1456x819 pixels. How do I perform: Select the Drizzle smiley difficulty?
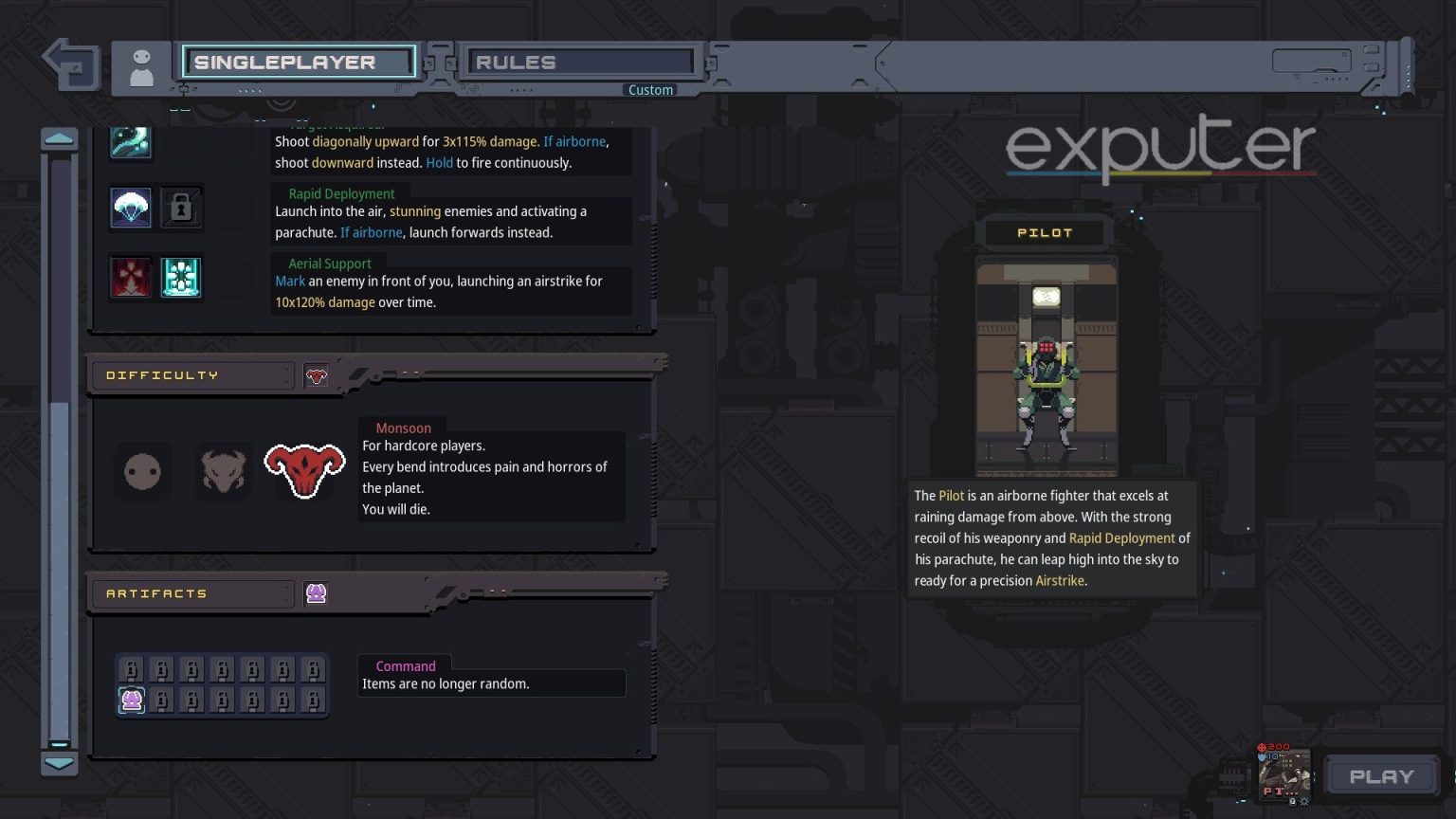[x=141, y=471]
